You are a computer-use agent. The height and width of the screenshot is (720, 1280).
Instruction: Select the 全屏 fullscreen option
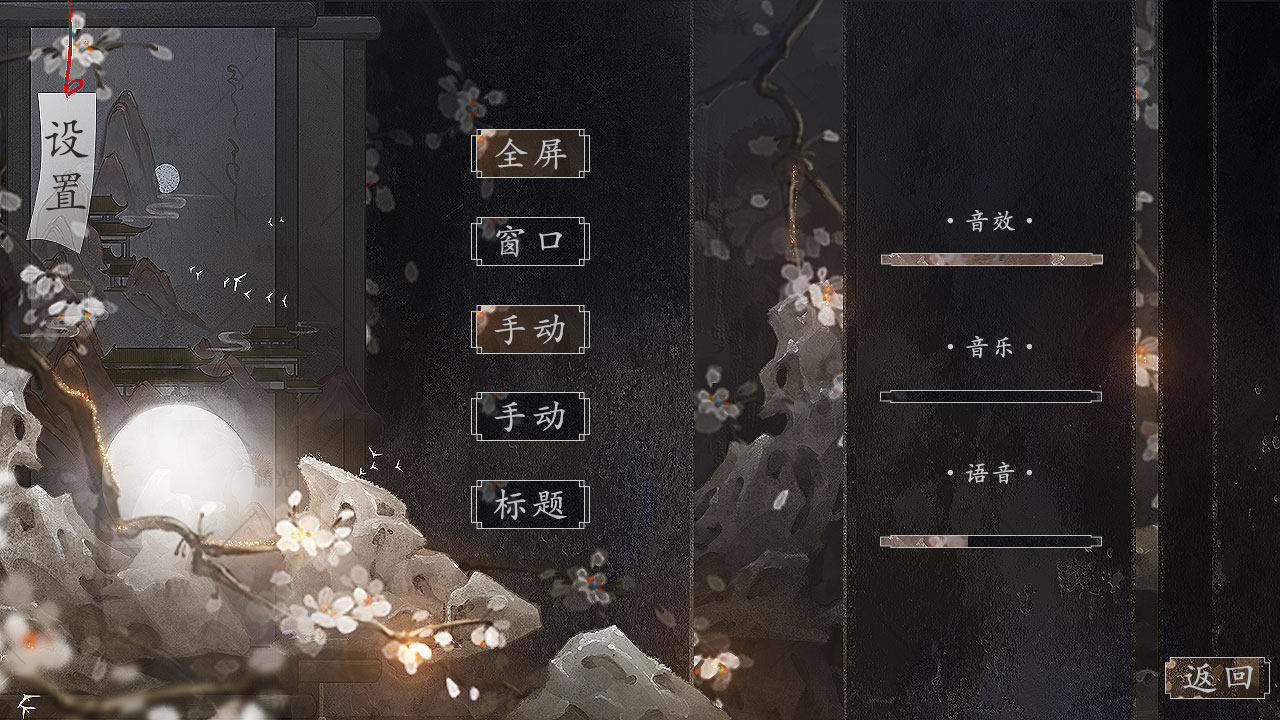(530, 154)
